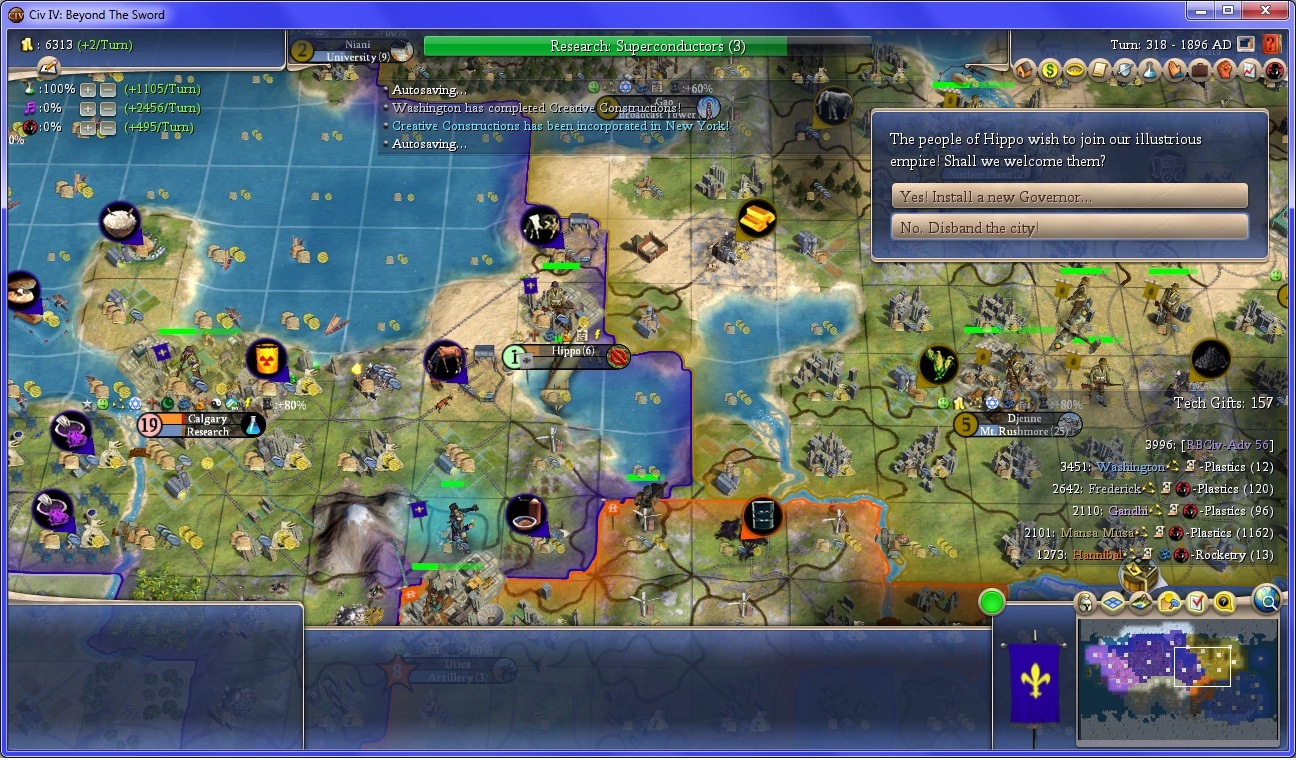The width and height of the screenshot is (1296, 760).
Task: Click the Superconductors research bar
Action: (x=647, y=46)
